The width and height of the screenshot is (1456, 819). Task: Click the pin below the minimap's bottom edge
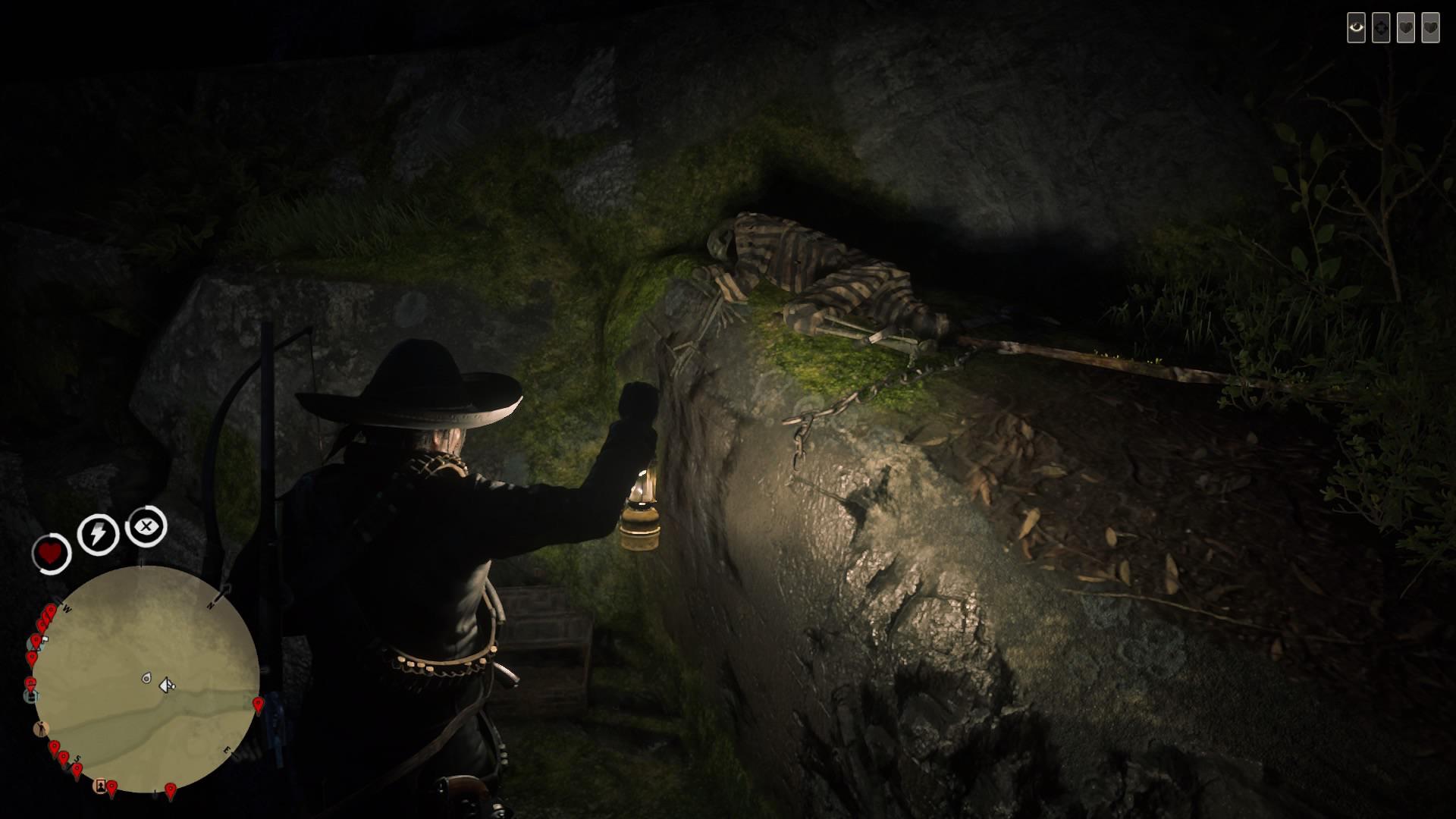tap(170, 789)
